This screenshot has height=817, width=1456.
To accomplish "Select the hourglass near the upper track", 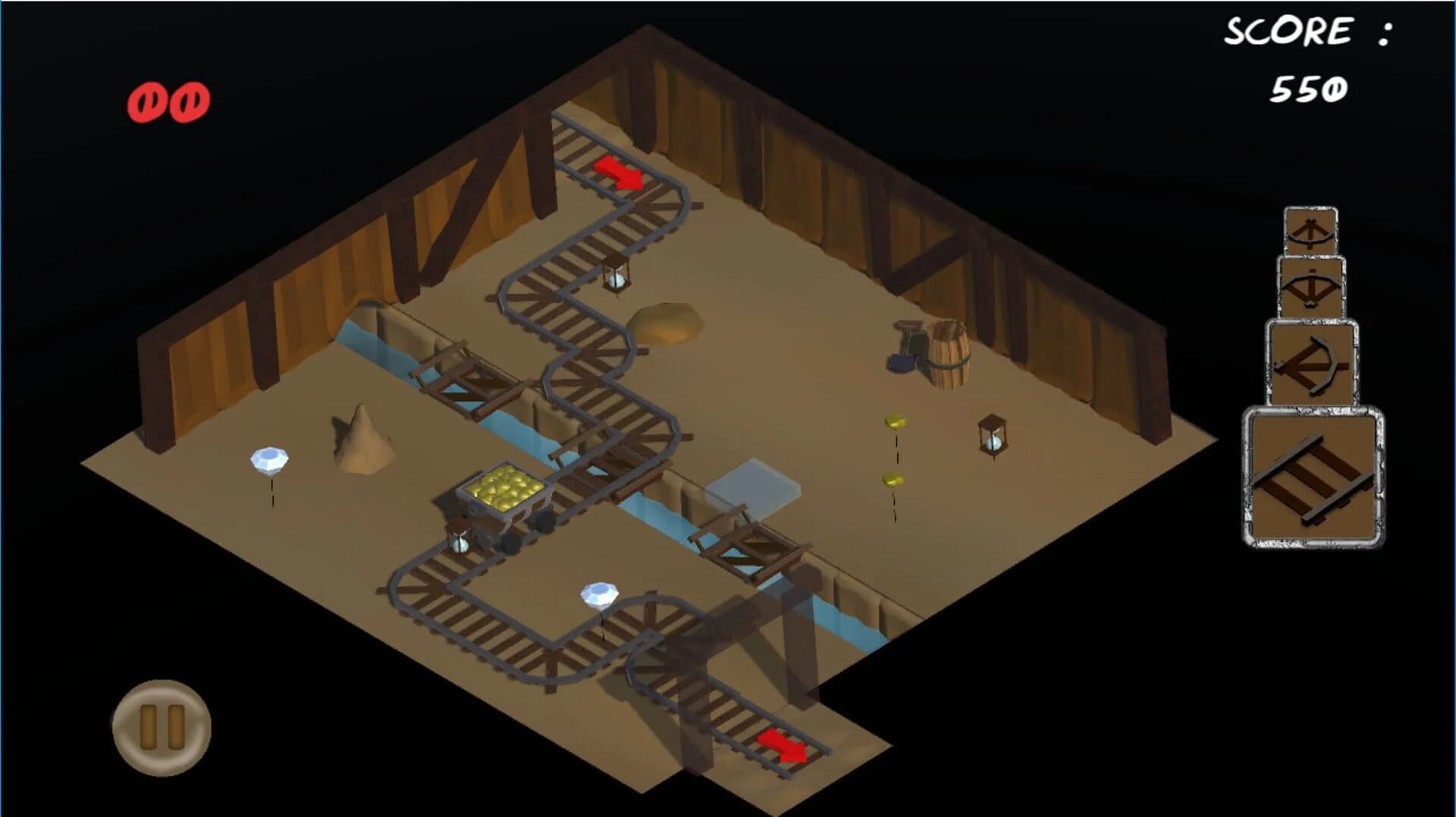I will 614,280.
